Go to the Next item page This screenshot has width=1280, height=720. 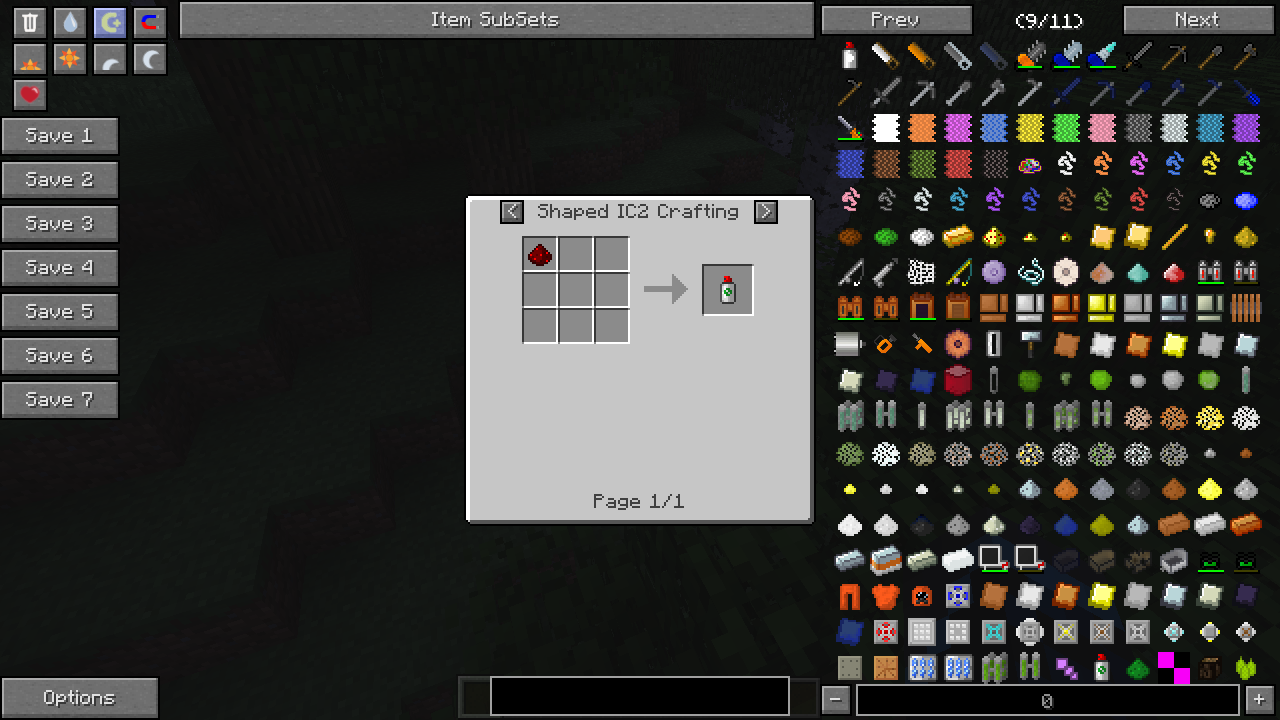point(1196,20)
